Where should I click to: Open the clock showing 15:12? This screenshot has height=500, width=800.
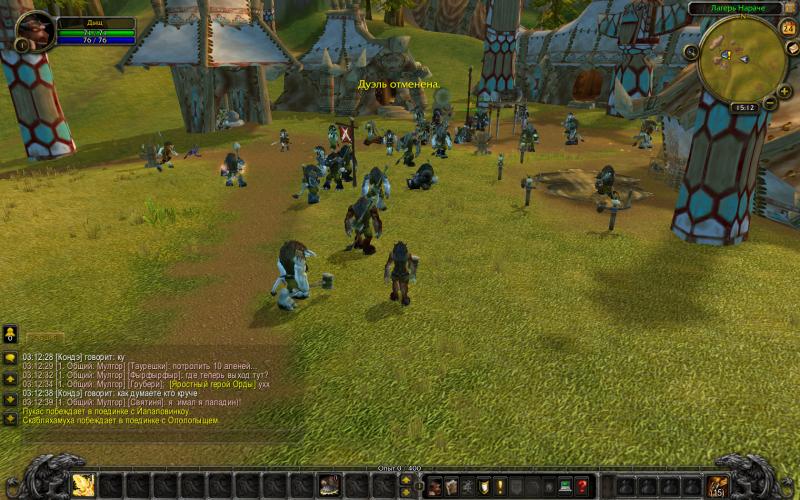(x=743, y=107)
